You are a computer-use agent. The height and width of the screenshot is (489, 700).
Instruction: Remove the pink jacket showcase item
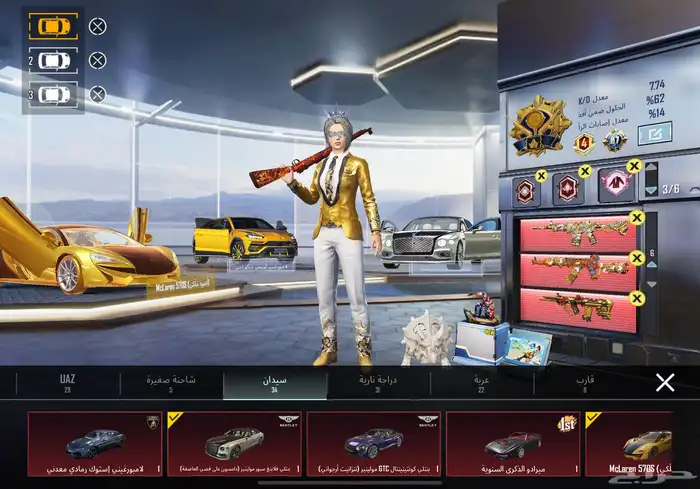(x=633, y=166)
